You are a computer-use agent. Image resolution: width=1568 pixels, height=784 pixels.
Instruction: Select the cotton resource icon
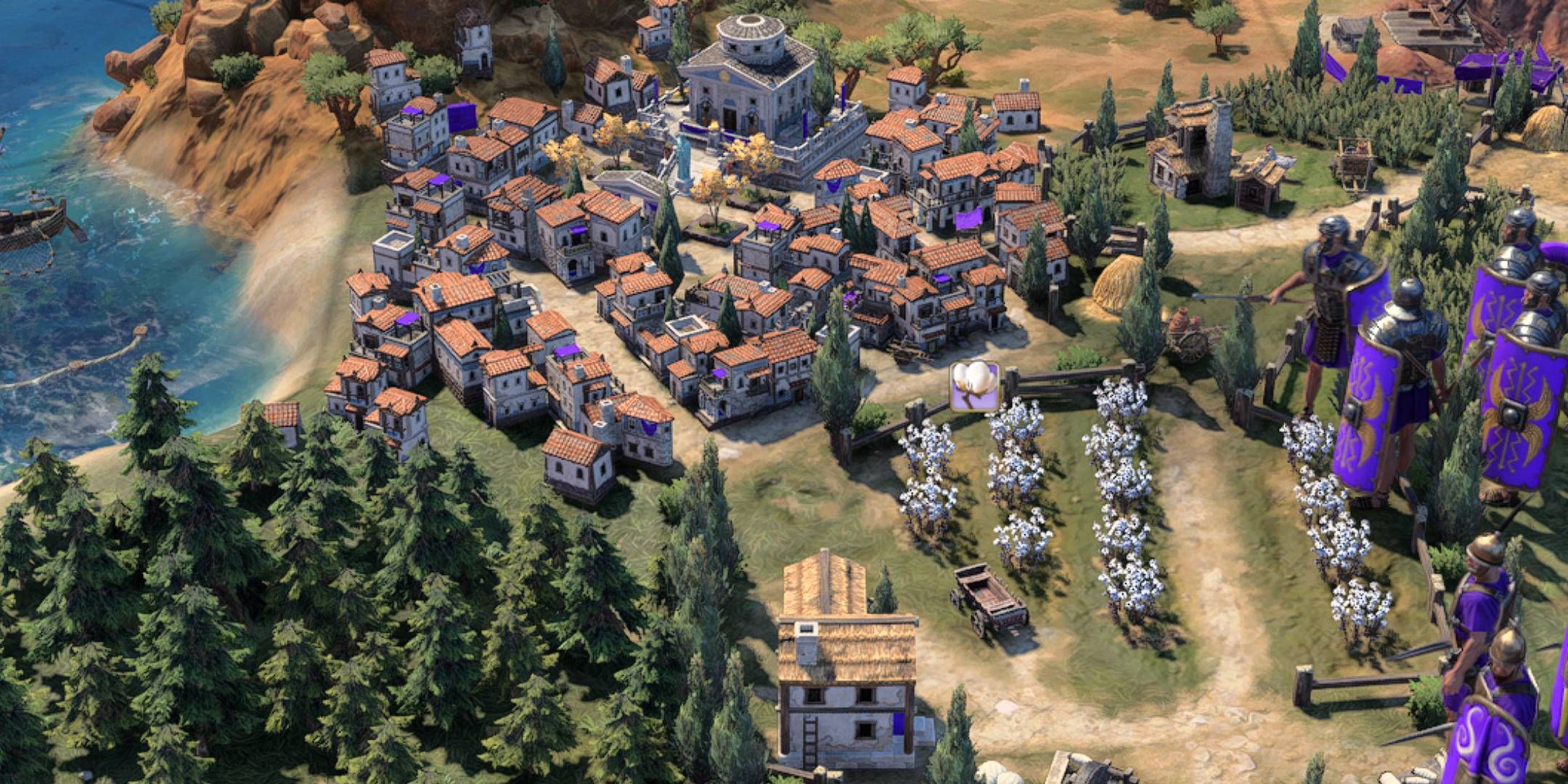click(974, 385)
